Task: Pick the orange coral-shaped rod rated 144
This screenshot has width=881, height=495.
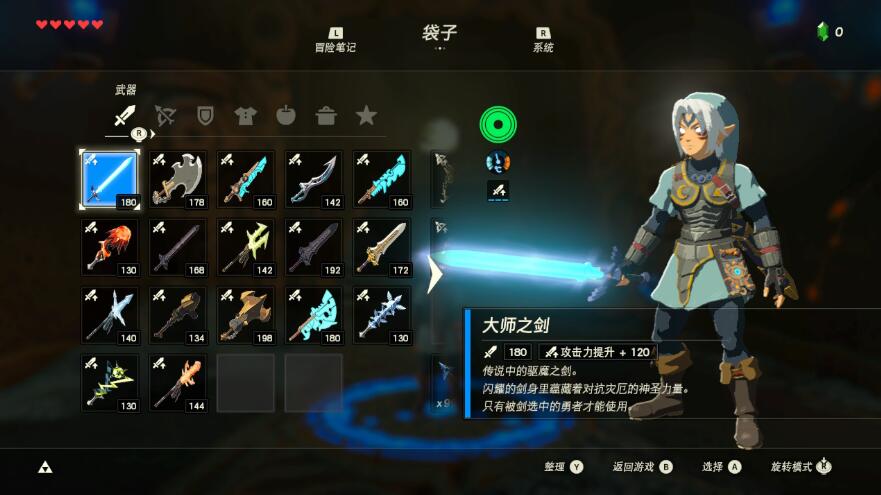Action: (177, 382)
